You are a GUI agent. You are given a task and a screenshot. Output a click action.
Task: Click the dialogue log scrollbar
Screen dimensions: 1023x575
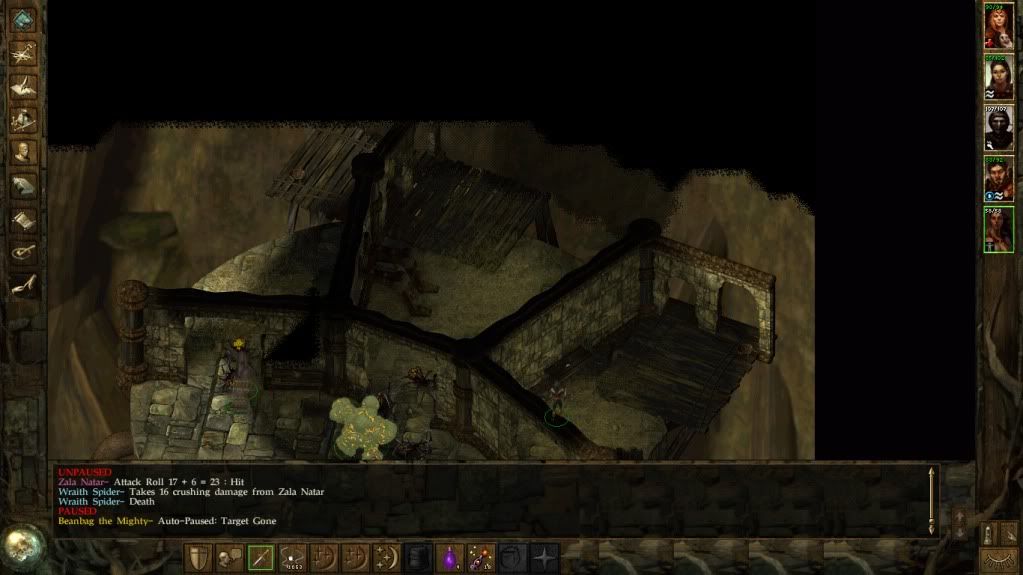click(932, 497)
